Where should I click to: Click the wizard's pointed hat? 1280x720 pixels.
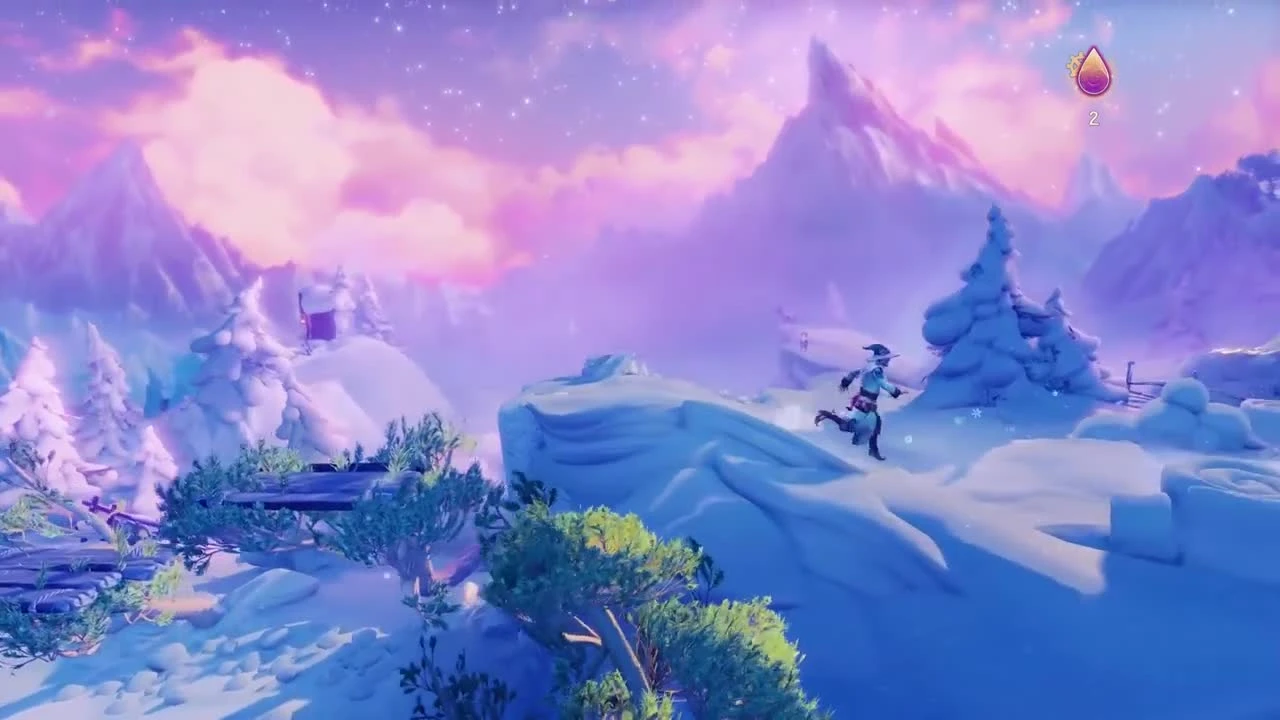point(877,350)
